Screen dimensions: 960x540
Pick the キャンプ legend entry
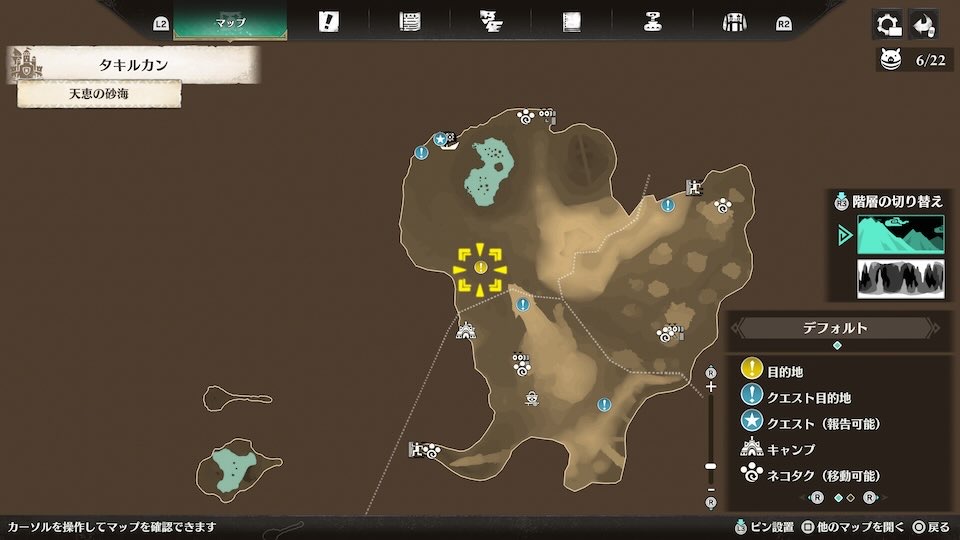(790, 450)
